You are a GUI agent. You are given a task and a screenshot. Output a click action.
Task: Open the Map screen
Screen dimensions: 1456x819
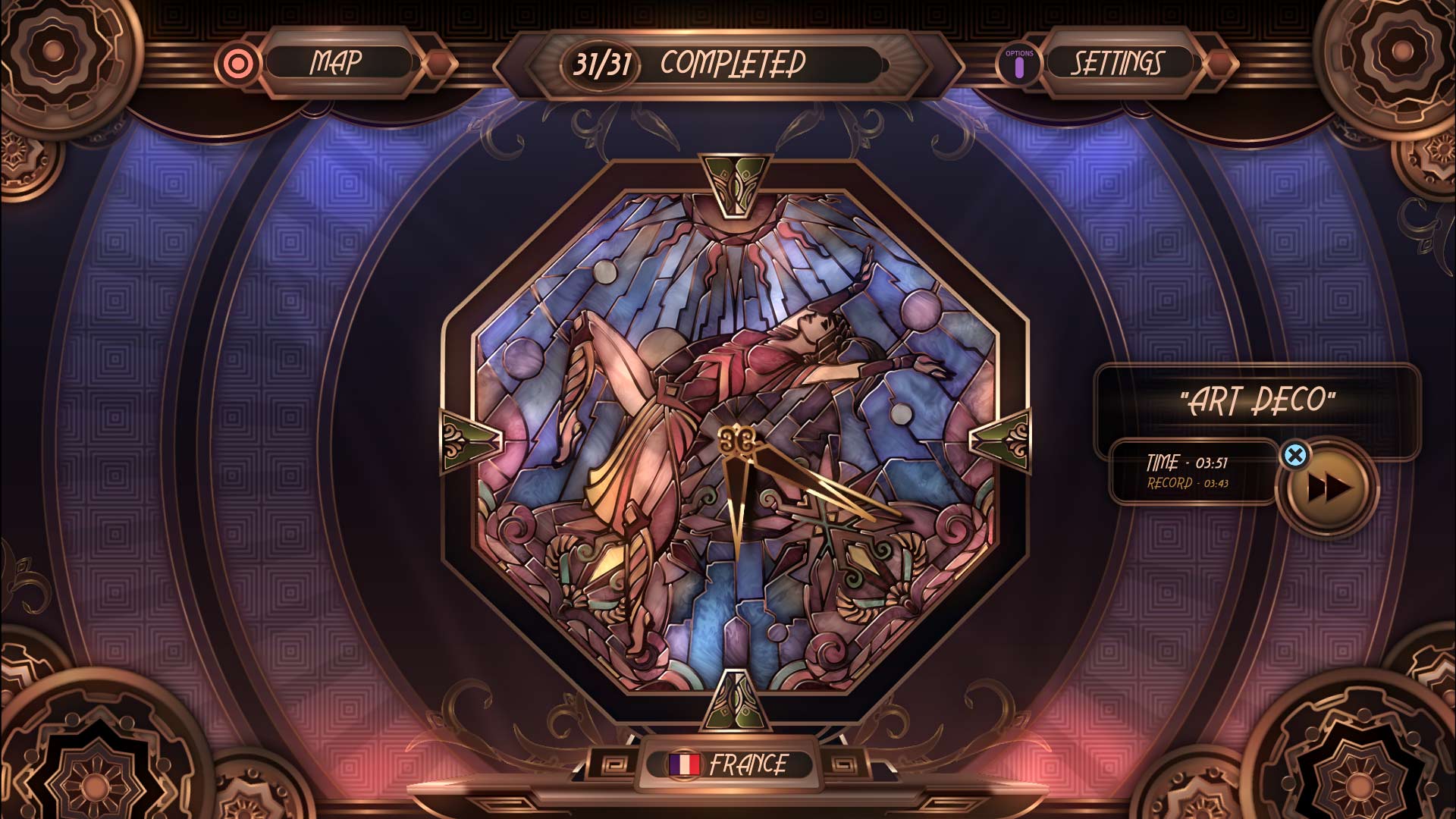(x=338, y=61)
